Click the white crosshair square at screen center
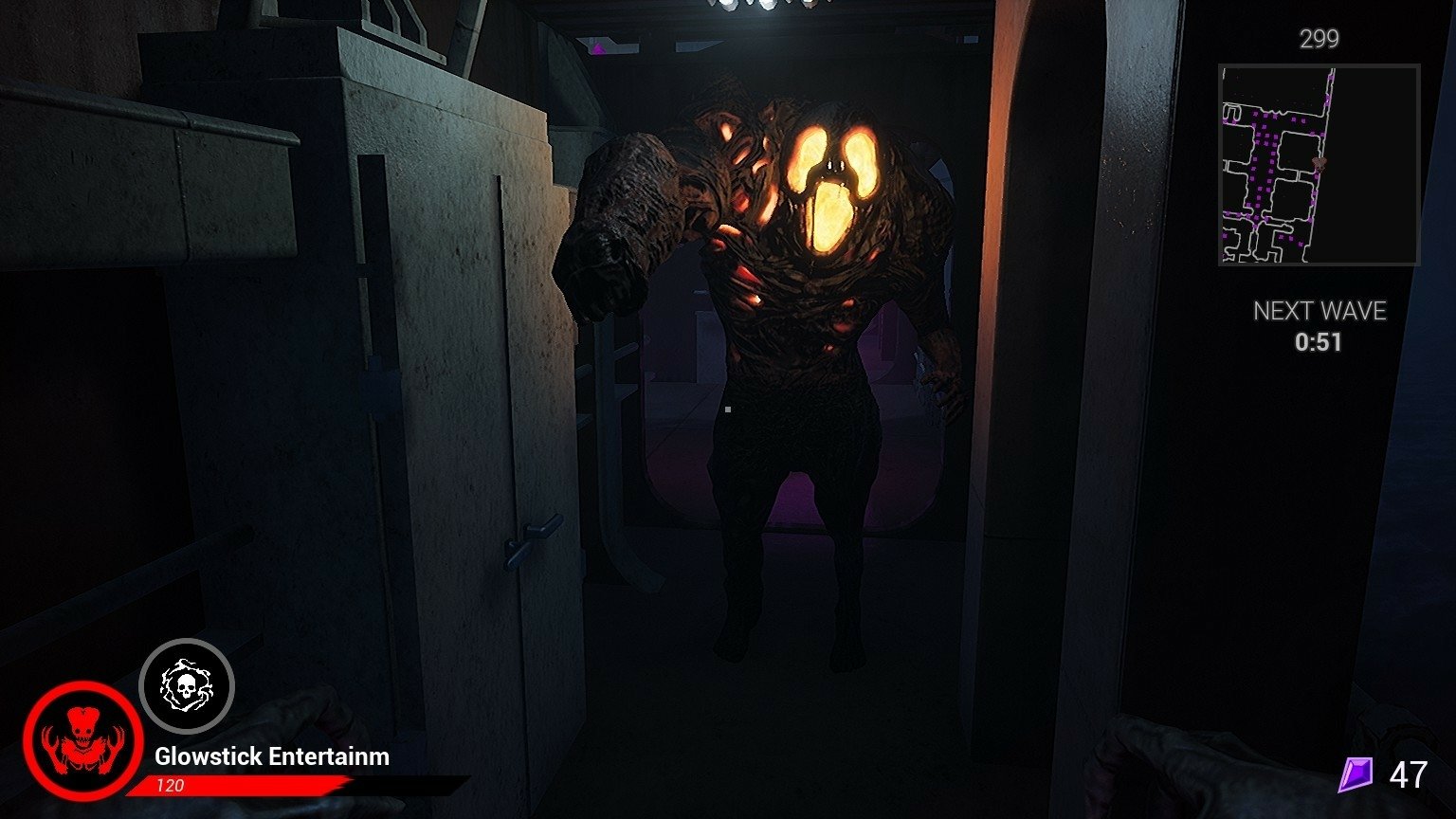 pos(726,409)
